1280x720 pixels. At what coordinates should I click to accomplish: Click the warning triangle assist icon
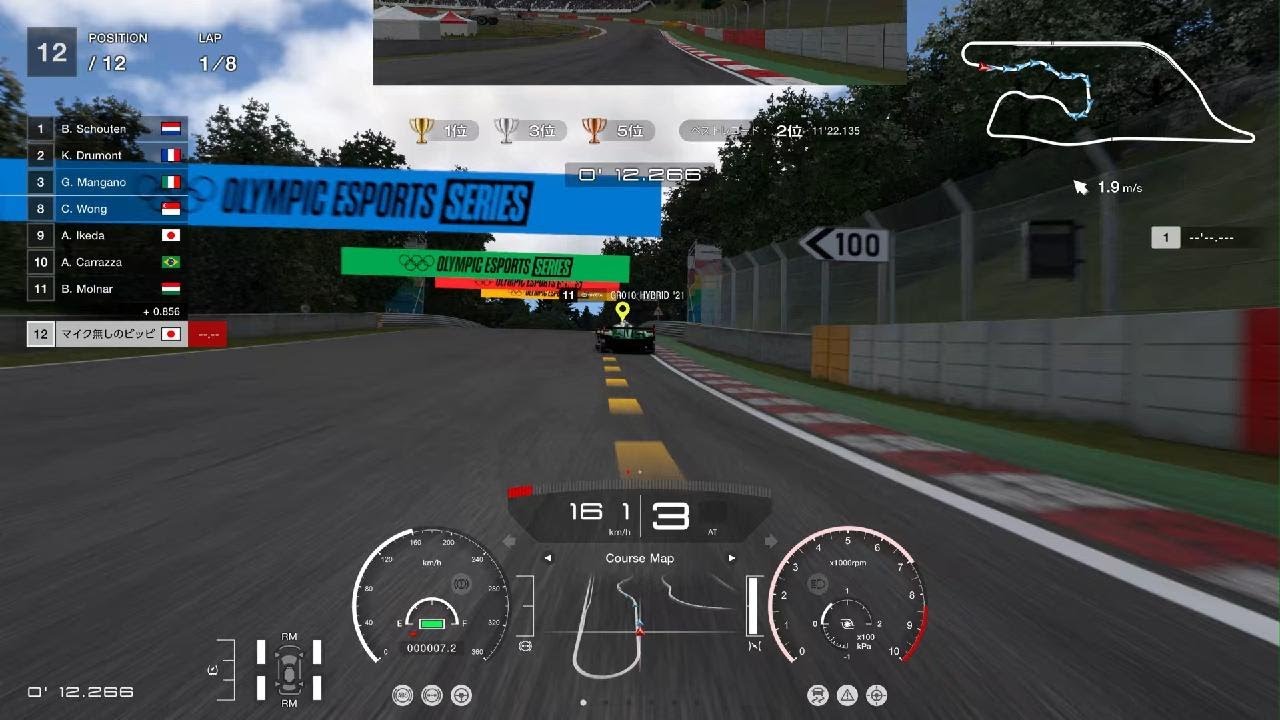click(x=848, y=695)
